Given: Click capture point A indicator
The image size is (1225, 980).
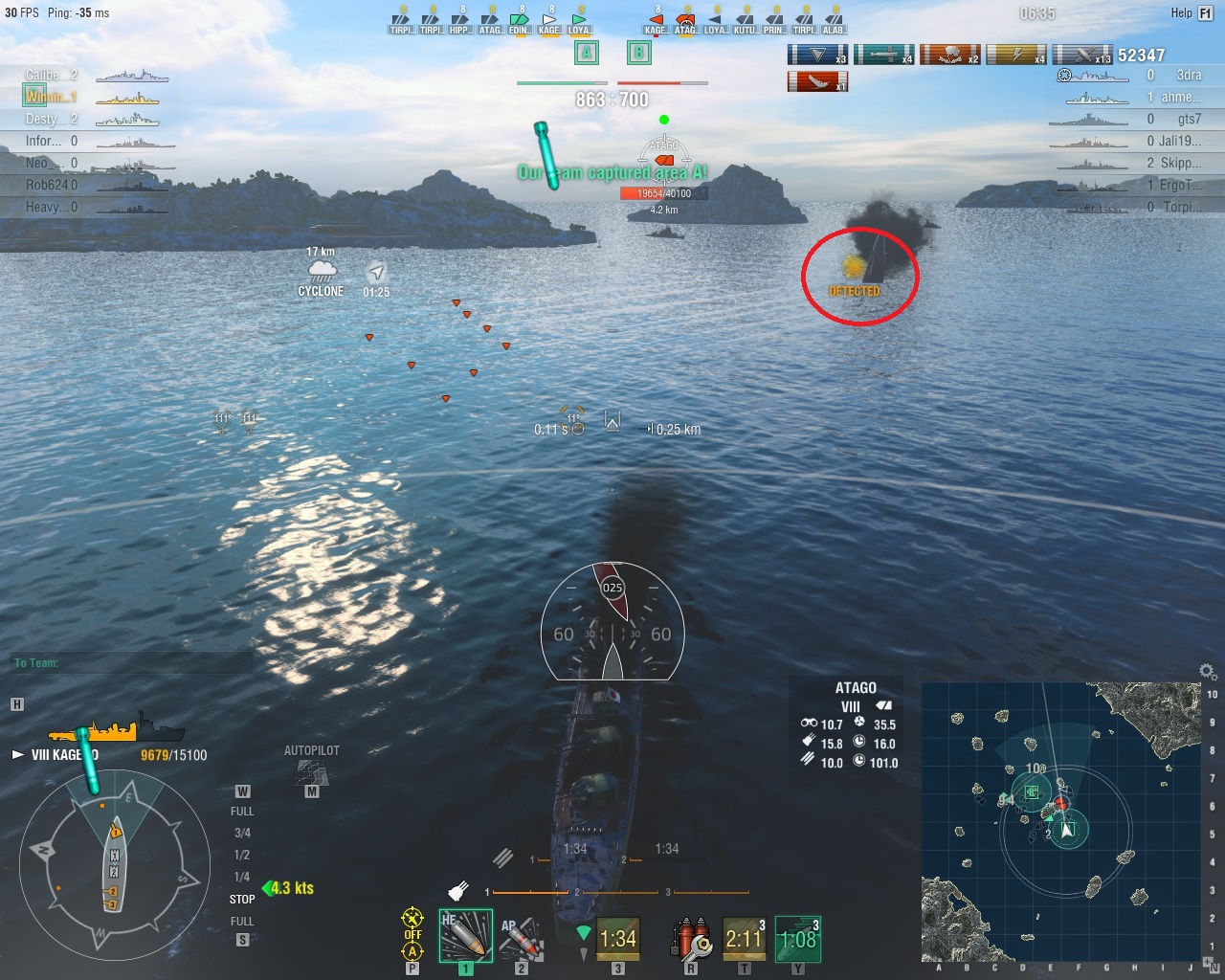Looking at the screenshot, I should 587,53.
